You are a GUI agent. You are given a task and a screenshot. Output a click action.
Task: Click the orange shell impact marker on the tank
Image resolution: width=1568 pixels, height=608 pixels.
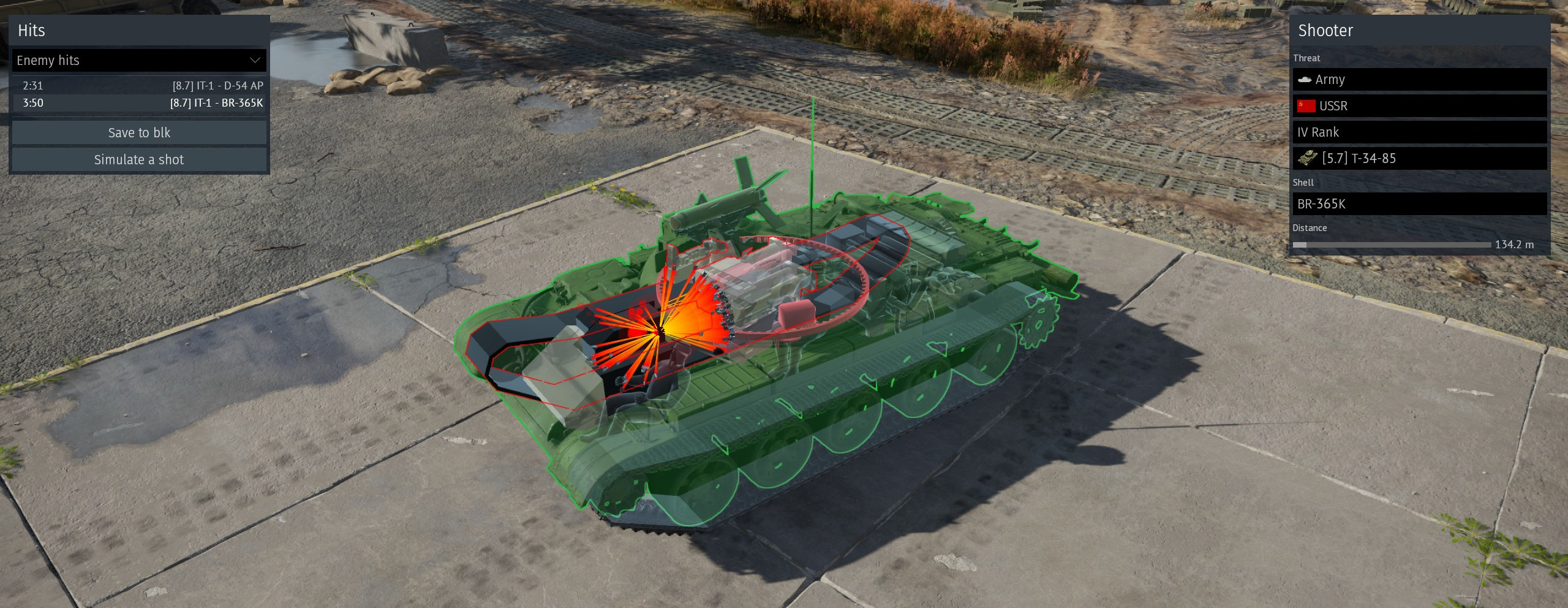pos(660,329)
